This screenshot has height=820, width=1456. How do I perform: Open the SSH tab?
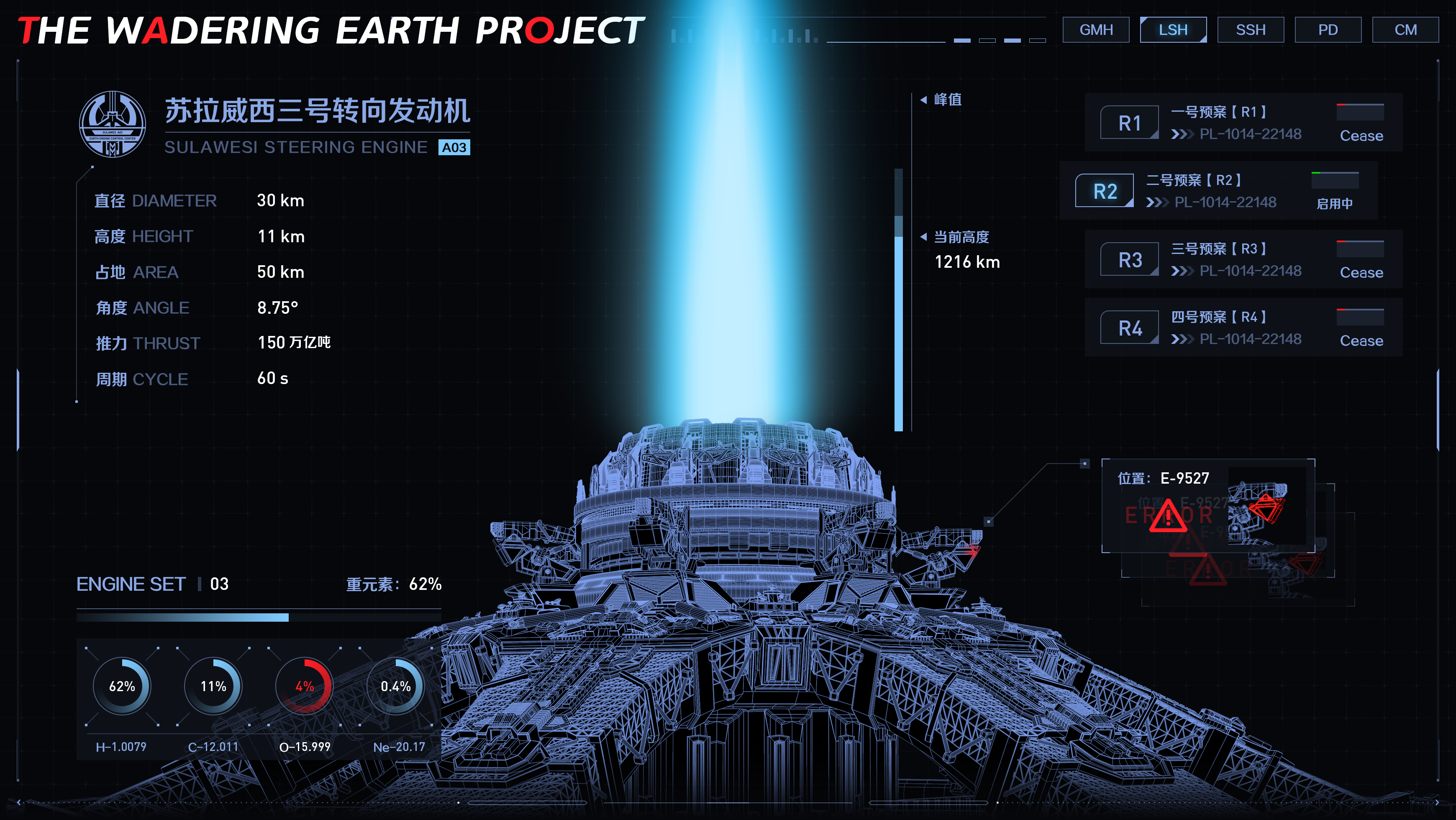pyautogui.click(x=1250, y=30)
